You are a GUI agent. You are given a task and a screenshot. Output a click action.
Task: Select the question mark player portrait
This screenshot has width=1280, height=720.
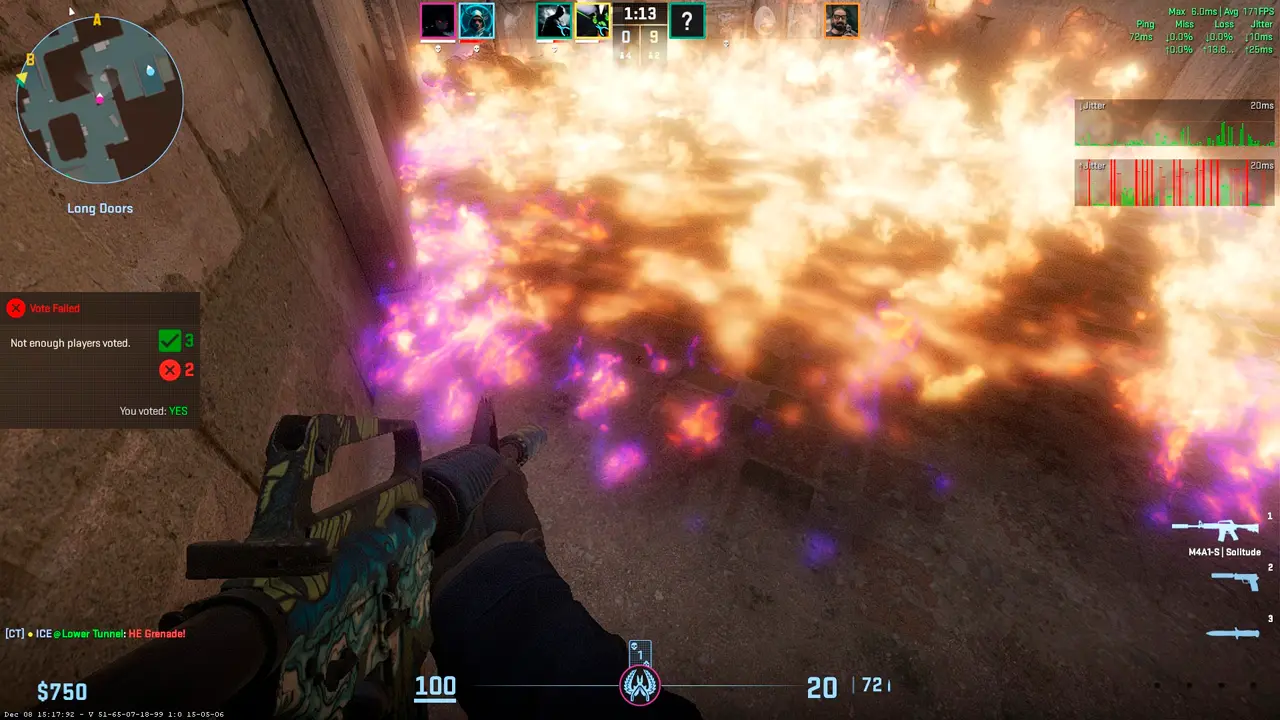tap(687, 21)
